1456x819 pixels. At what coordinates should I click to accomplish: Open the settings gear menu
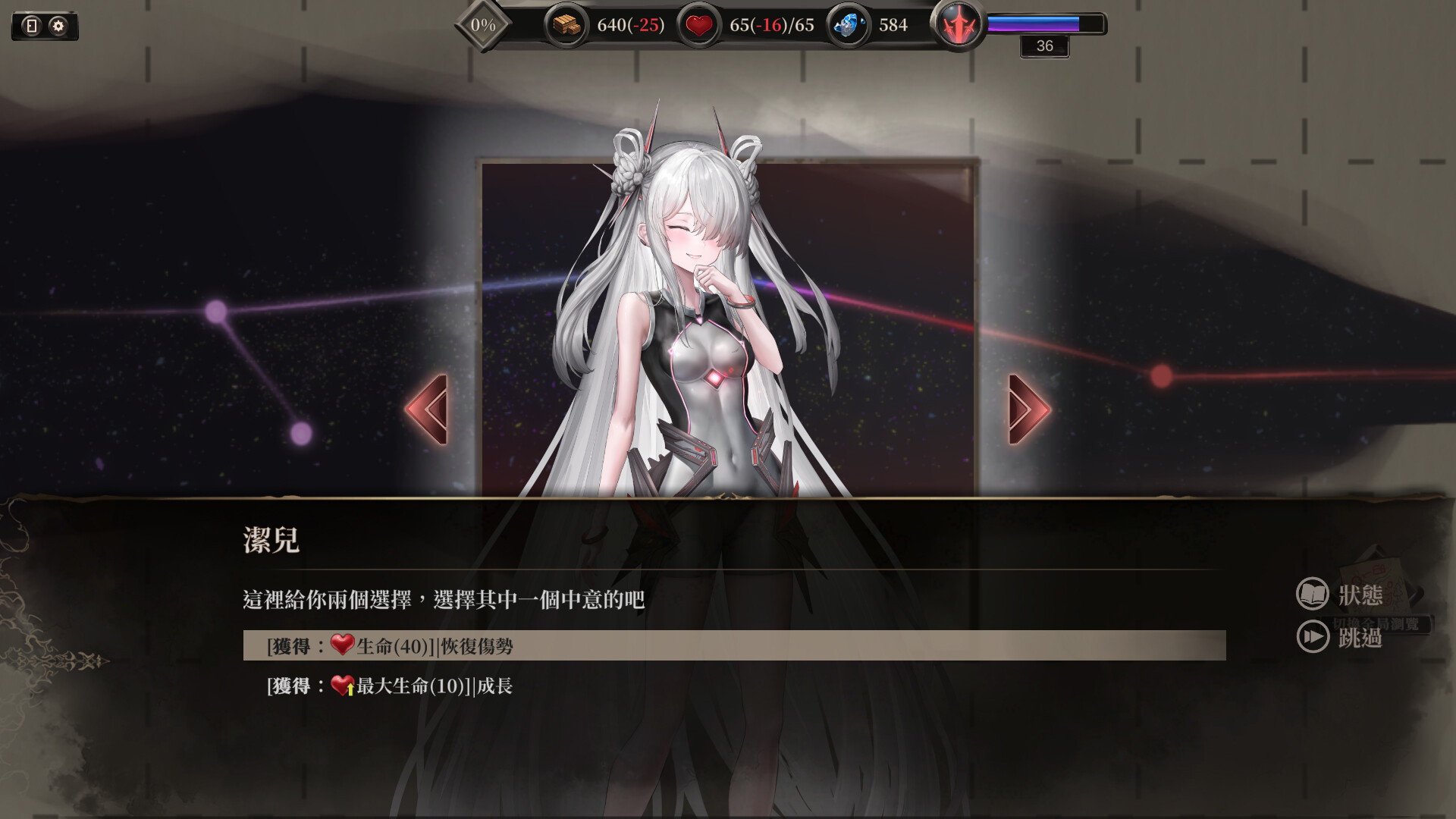coord(57,25)
